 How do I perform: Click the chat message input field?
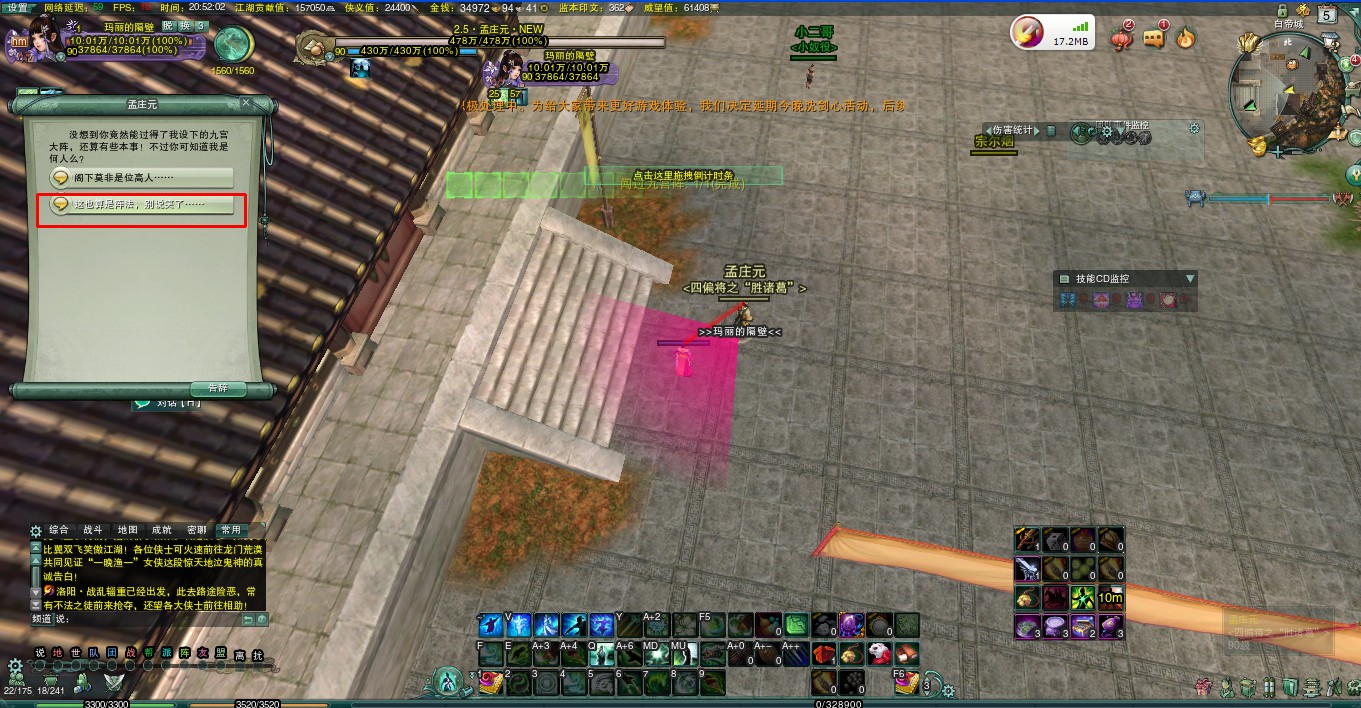click(x=150, y=619)
